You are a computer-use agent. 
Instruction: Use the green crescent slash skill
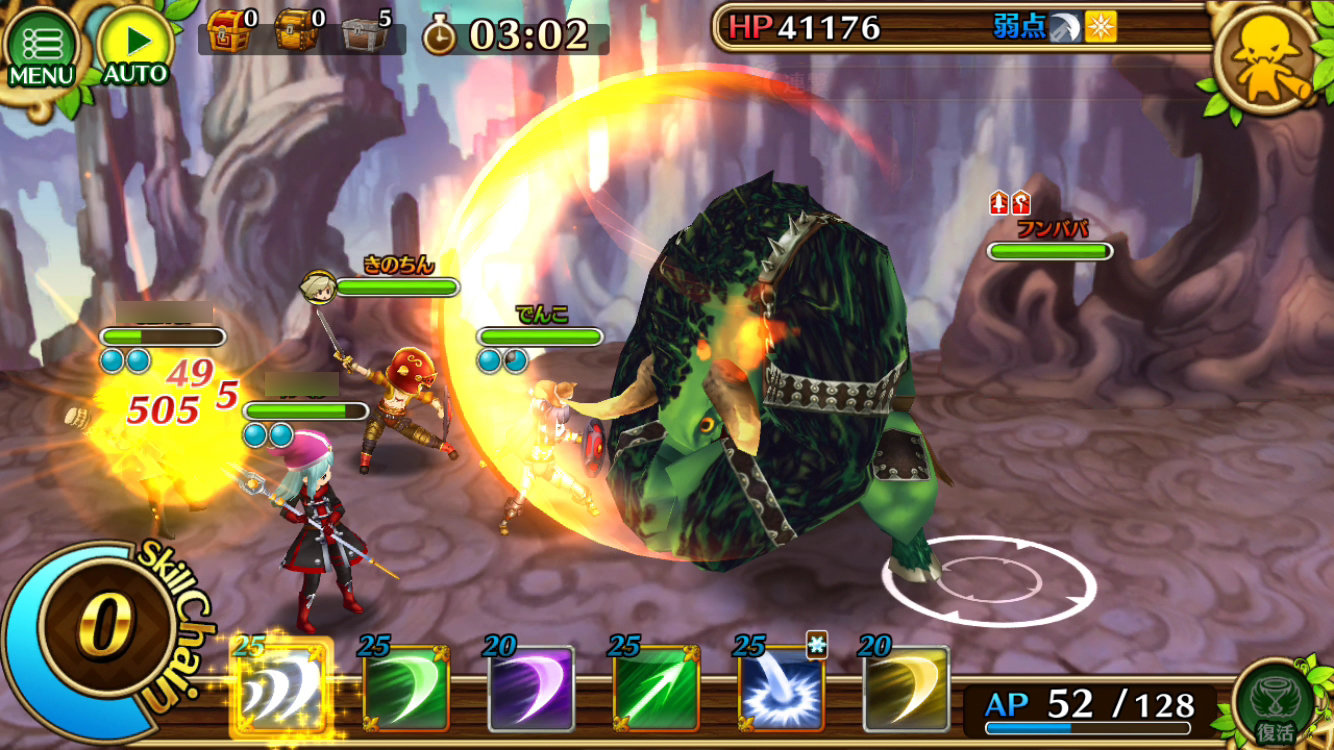coord(406,689)
